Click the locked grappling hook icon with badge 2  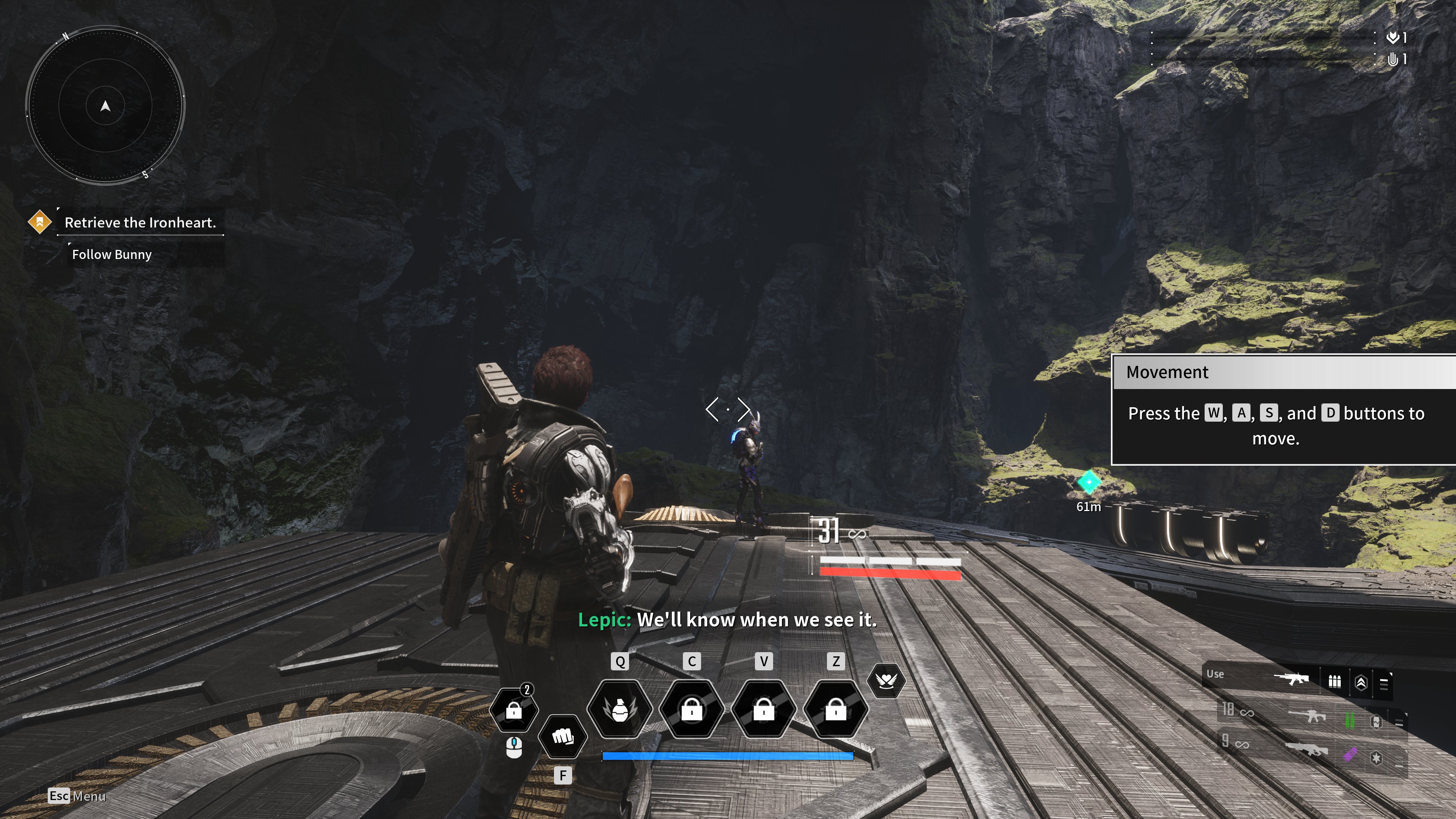point(514,709)
